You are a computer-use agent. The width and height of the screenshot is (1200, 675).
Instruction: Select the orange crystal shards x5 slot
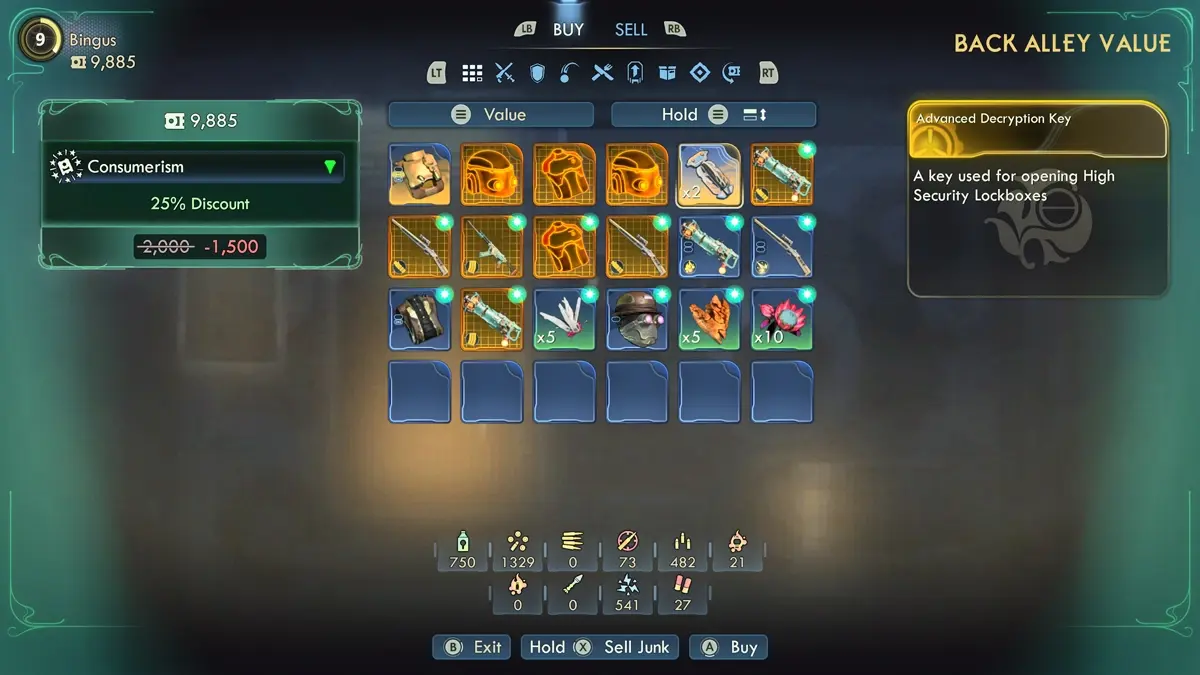point(710,319)
